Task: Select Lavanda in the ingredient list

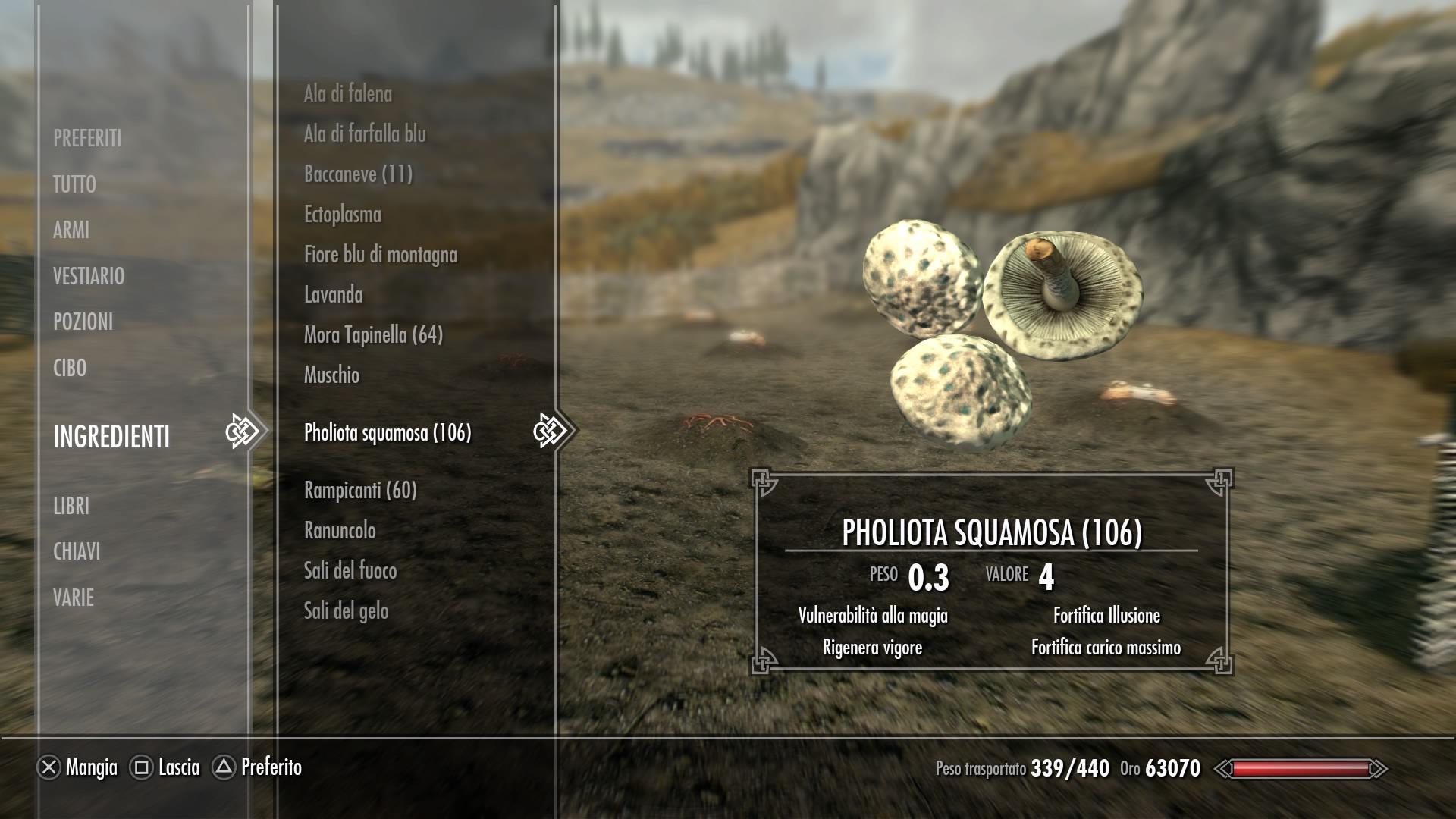Action: 334,295
